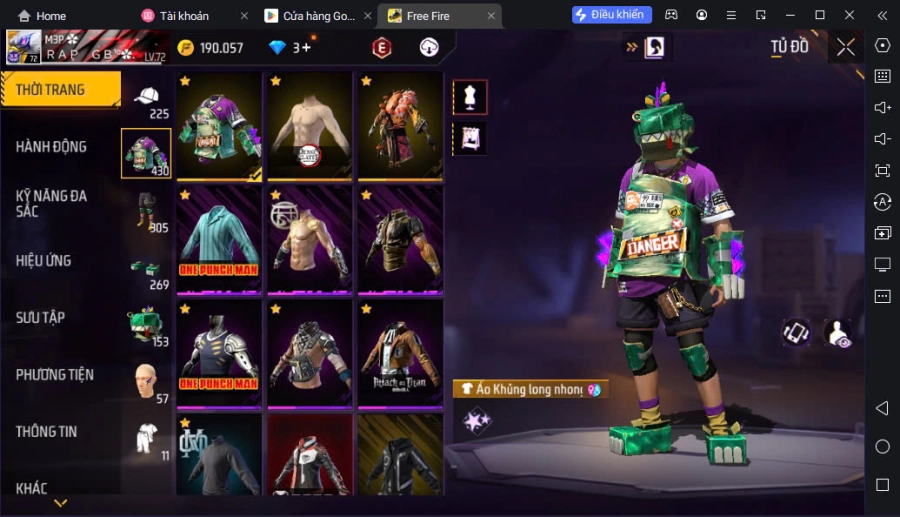Image resolution: width=900 pixels, height=517 pixels.
Task: Top up diamonds
Action: pos(278,48)
